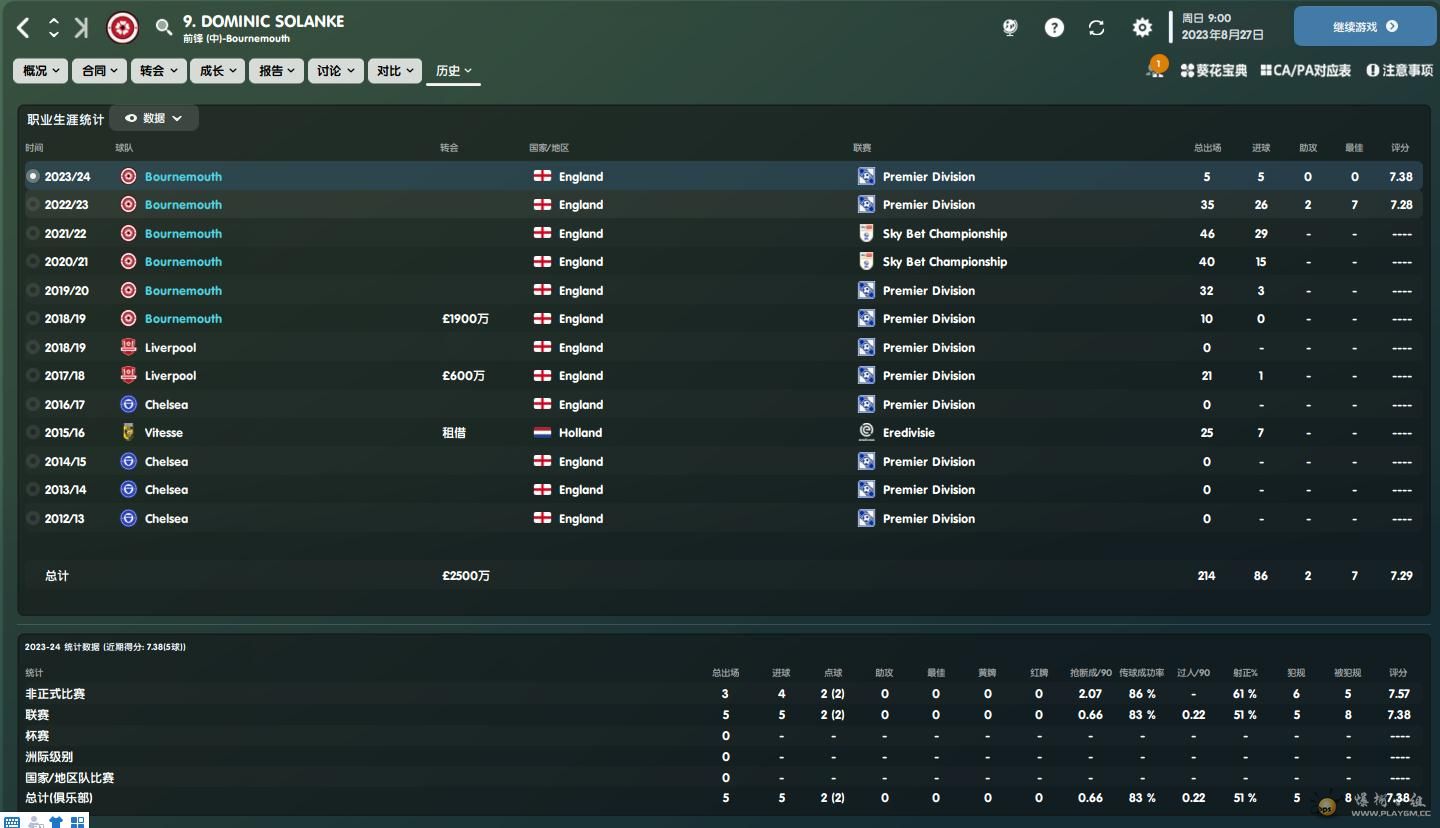This screenshot has width=1440, height=828.
Task: Open the 成长 development menu
Action: point(217,71)
